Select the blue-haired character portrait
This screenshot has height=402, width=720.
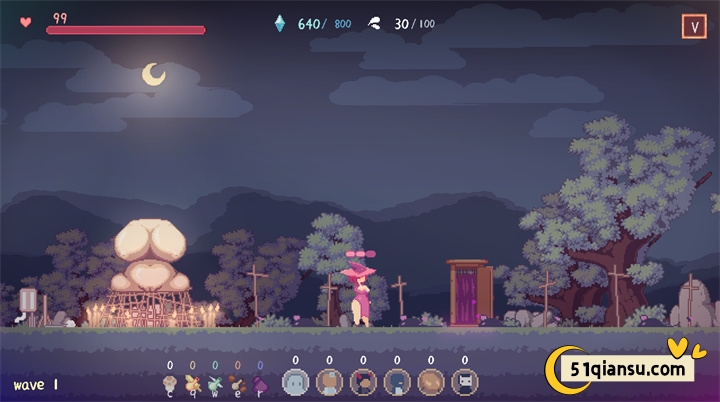397,381
